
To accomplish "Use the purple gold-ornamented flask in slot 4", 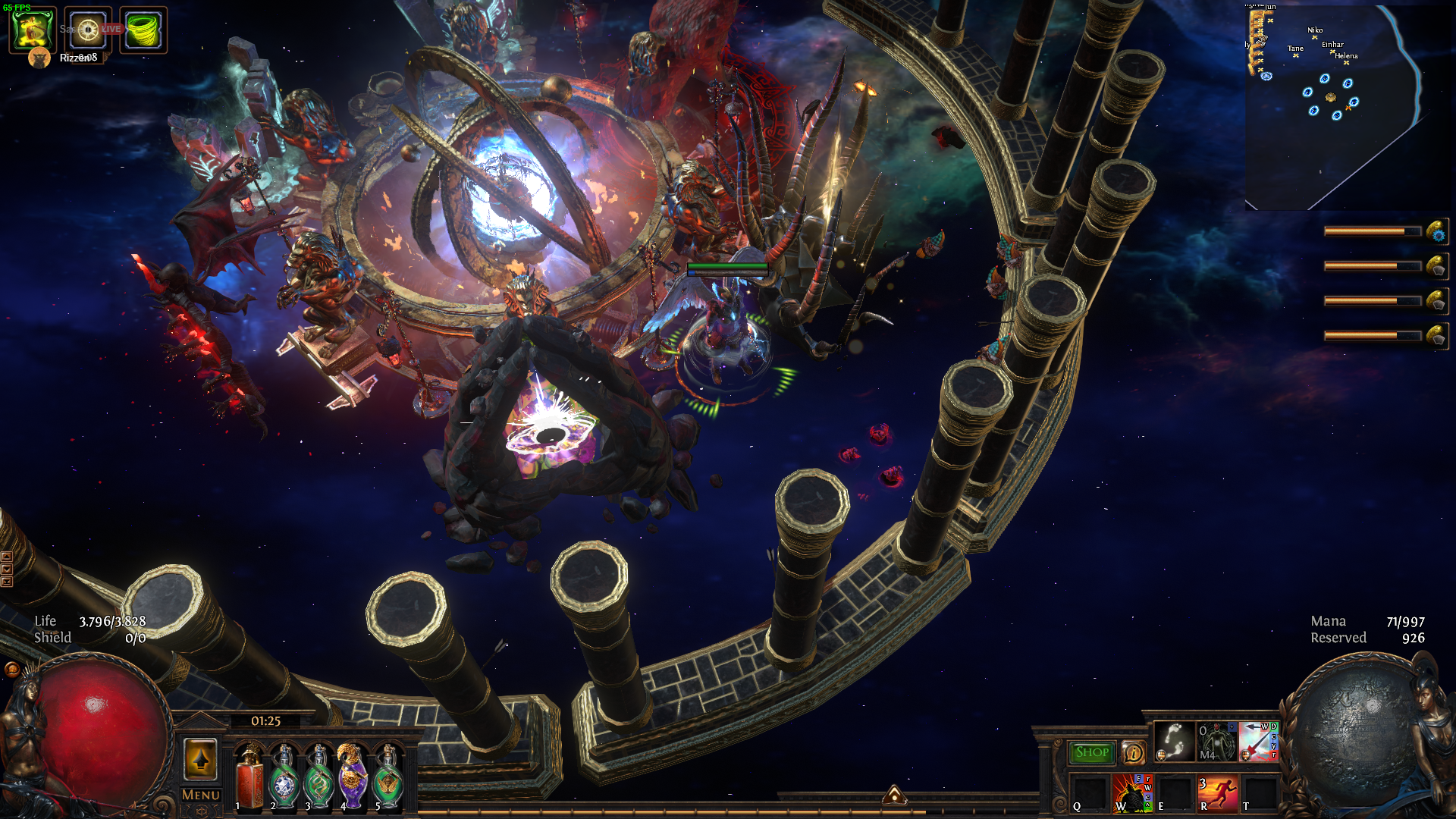I will [352, 777].
